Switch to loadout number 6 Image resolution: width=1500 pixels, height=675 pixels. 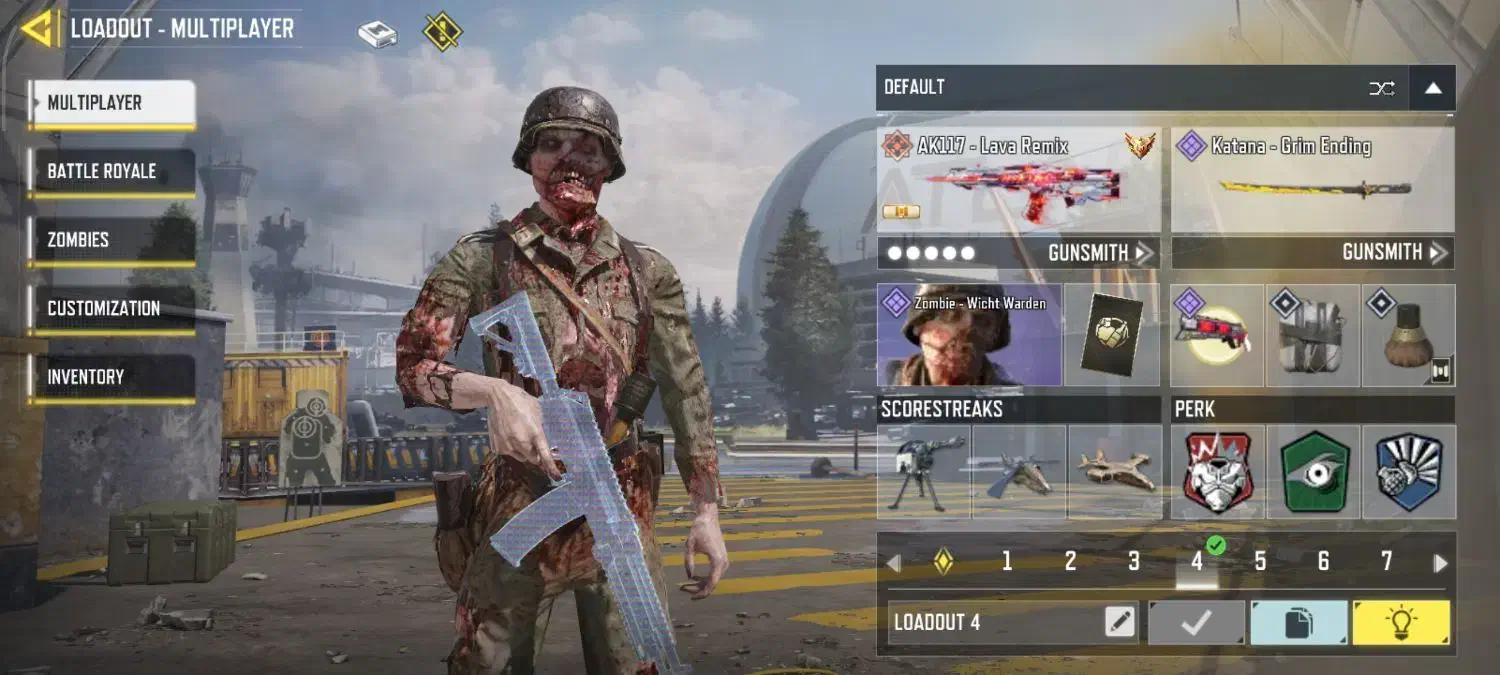[x=1323, y=562]
